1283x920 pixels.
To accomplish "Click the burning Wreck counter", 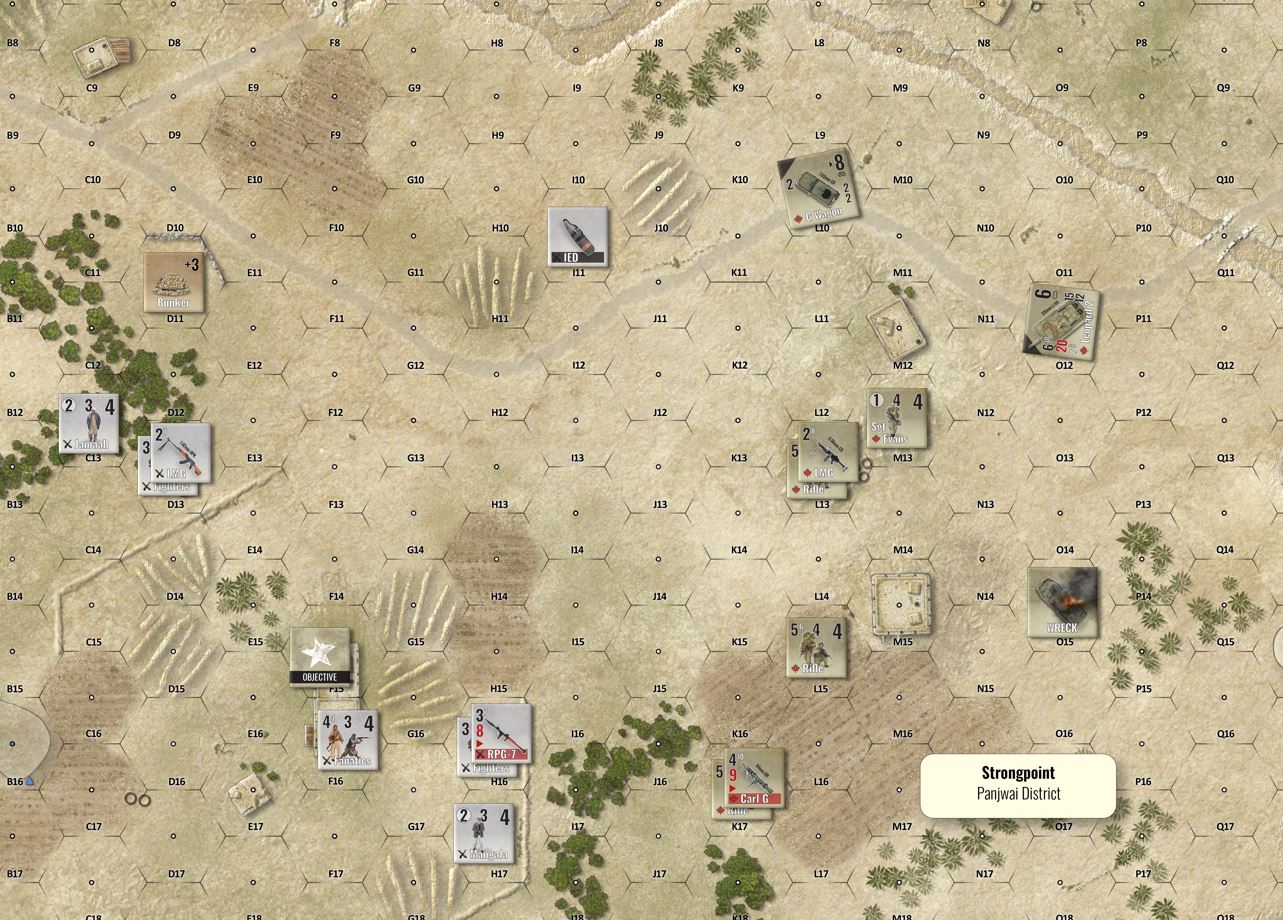I will [x=1062, y=602].
